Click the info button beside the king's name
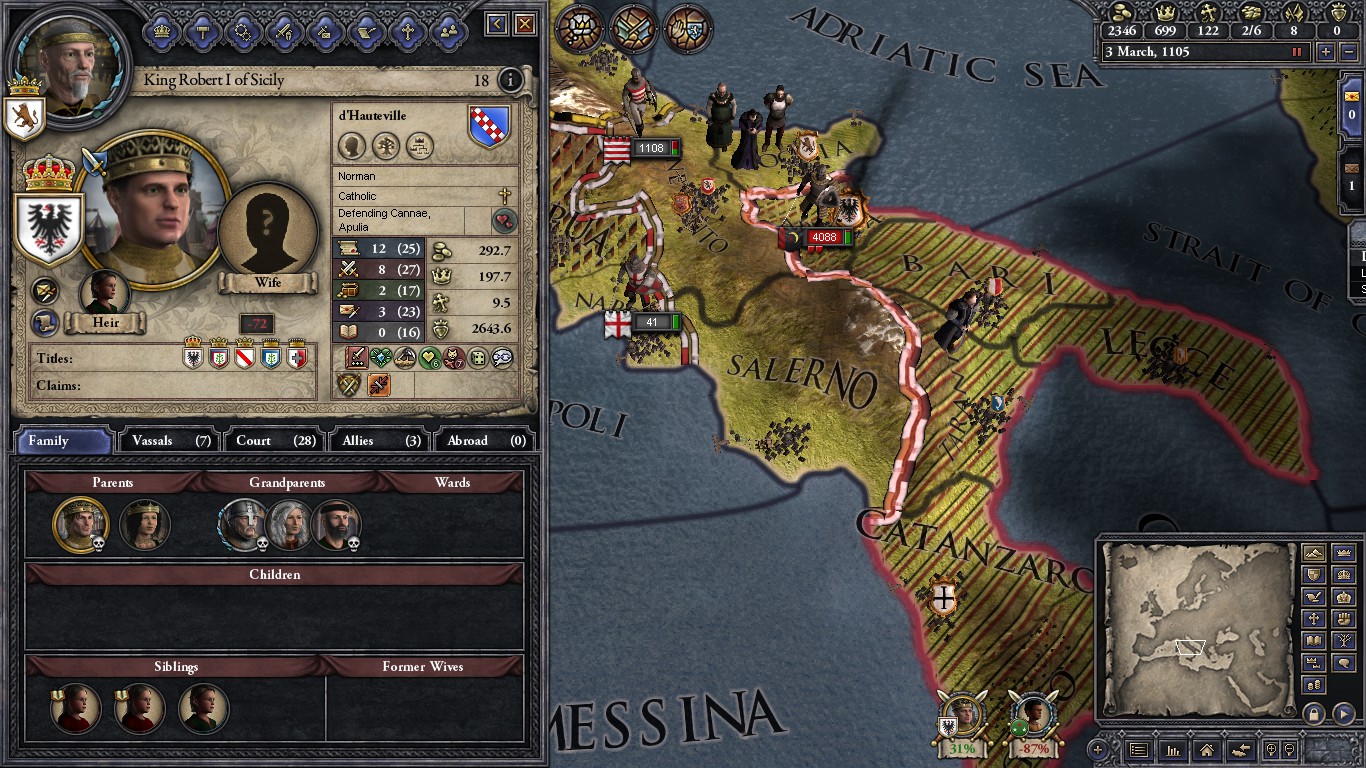This screenshot has height=768, width=1366. pyautogui.click(x=510, y=80)
